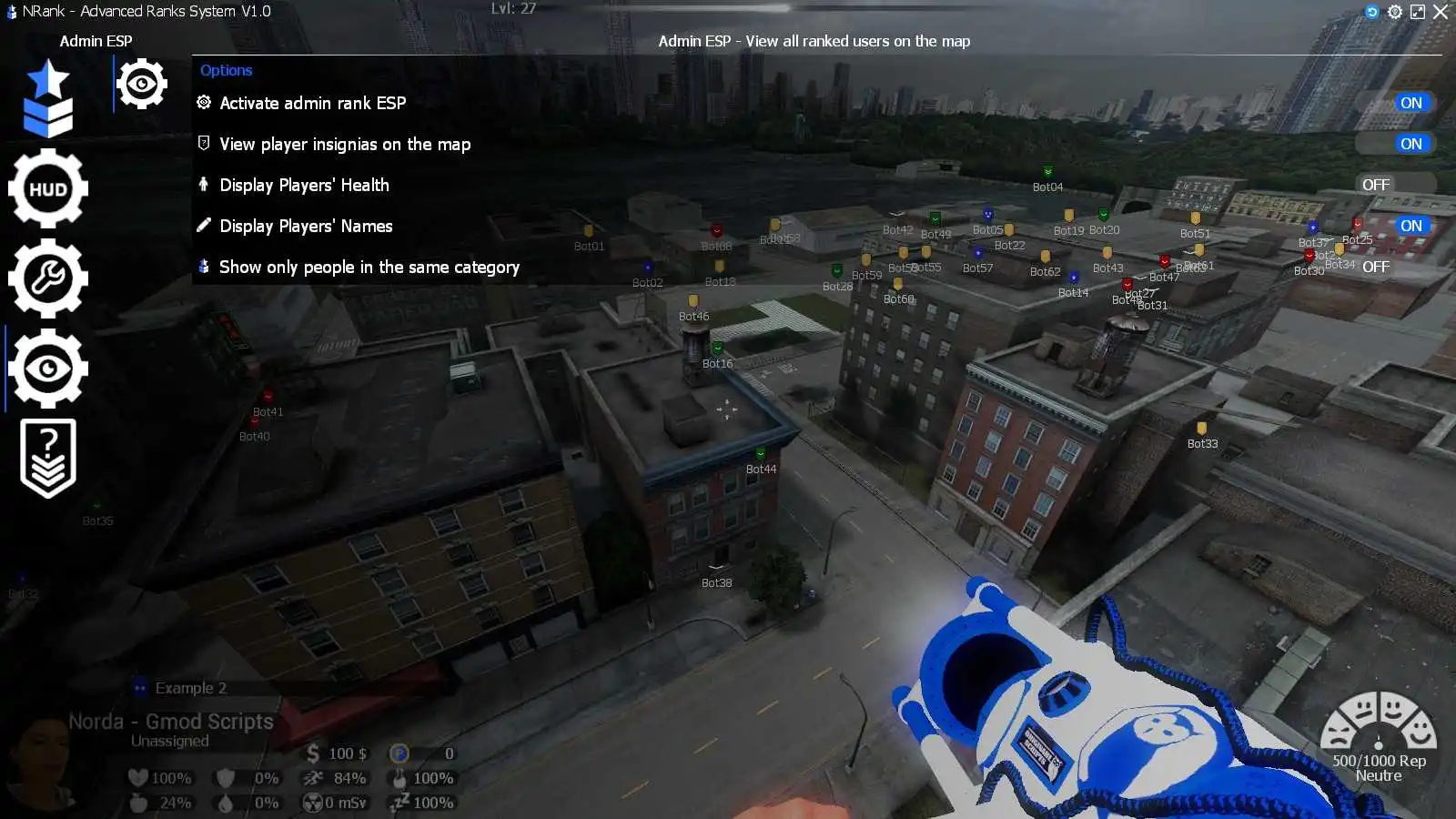Image resolution: width=1456 pixels, height=819 pixels.
Task: Select the eye gear sub-tab beside Options
Action: pyautogui.click(x=142, y=85)
